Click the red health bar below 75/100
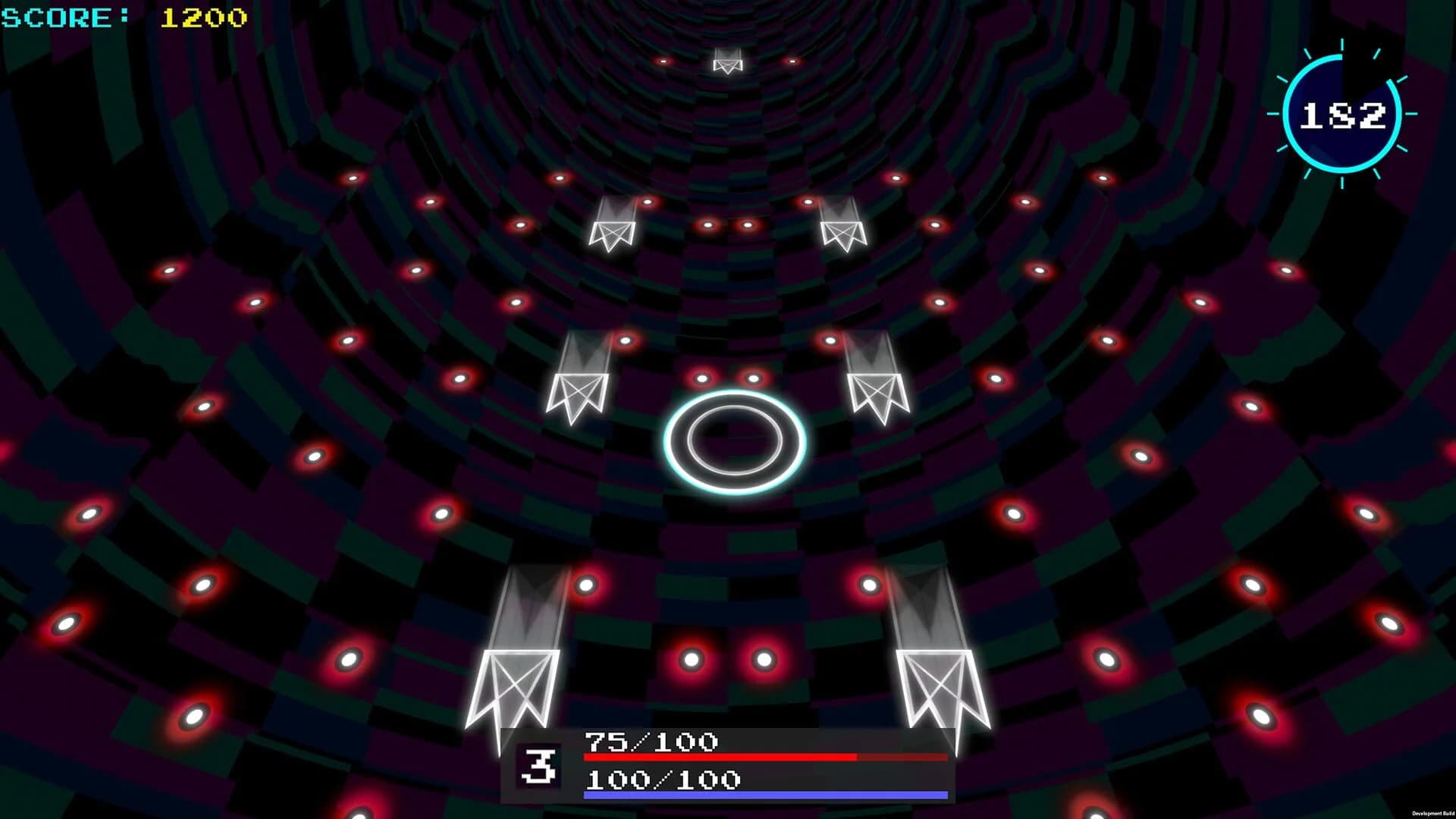Image resolution: width=1456 pixels, height=819 pixels. coord(758,758)
